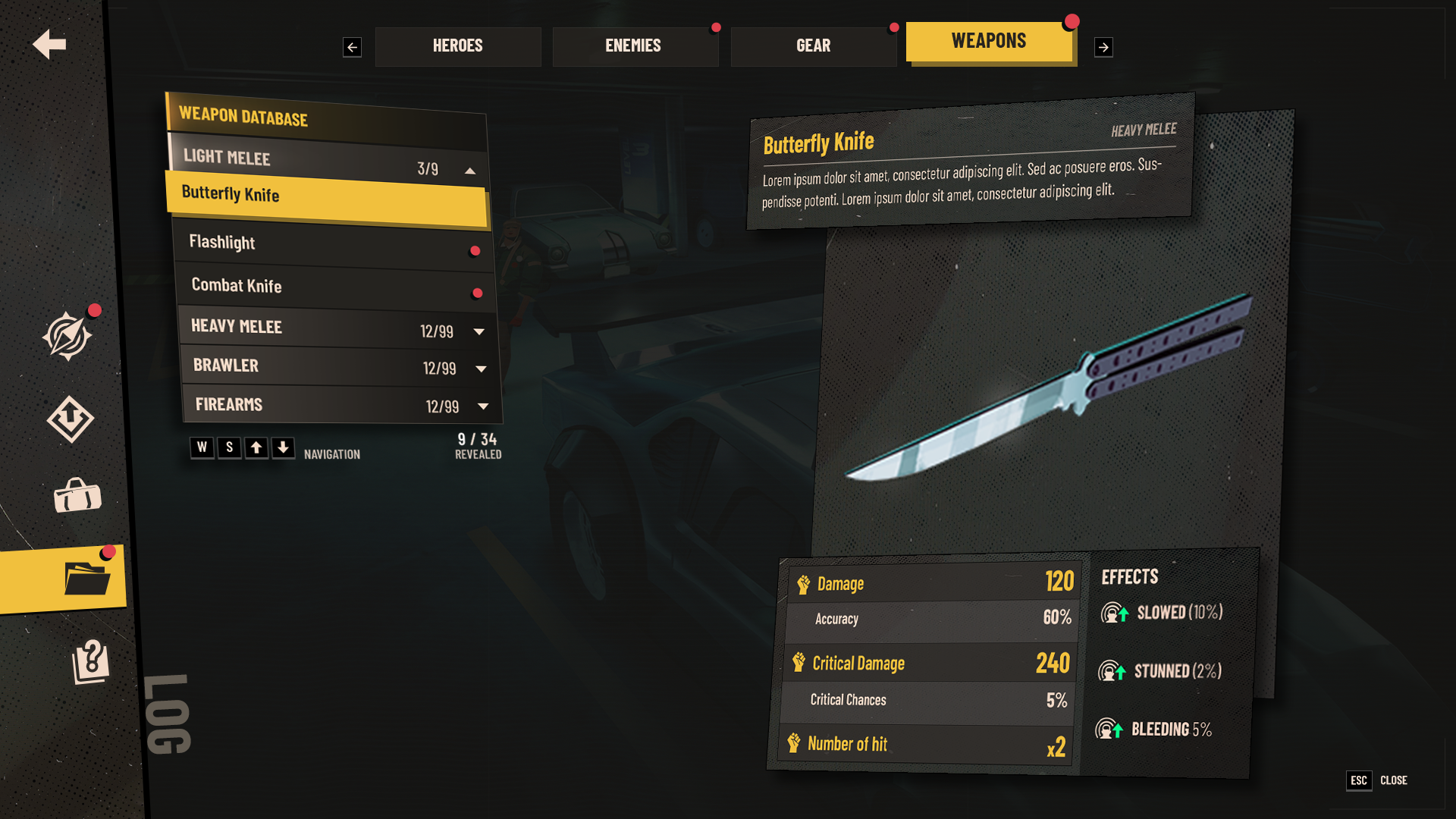Image resolution: width=1456 pixels, height=819 pixels.
Task: Expand the Firearms category
Action: click(483, 406)
